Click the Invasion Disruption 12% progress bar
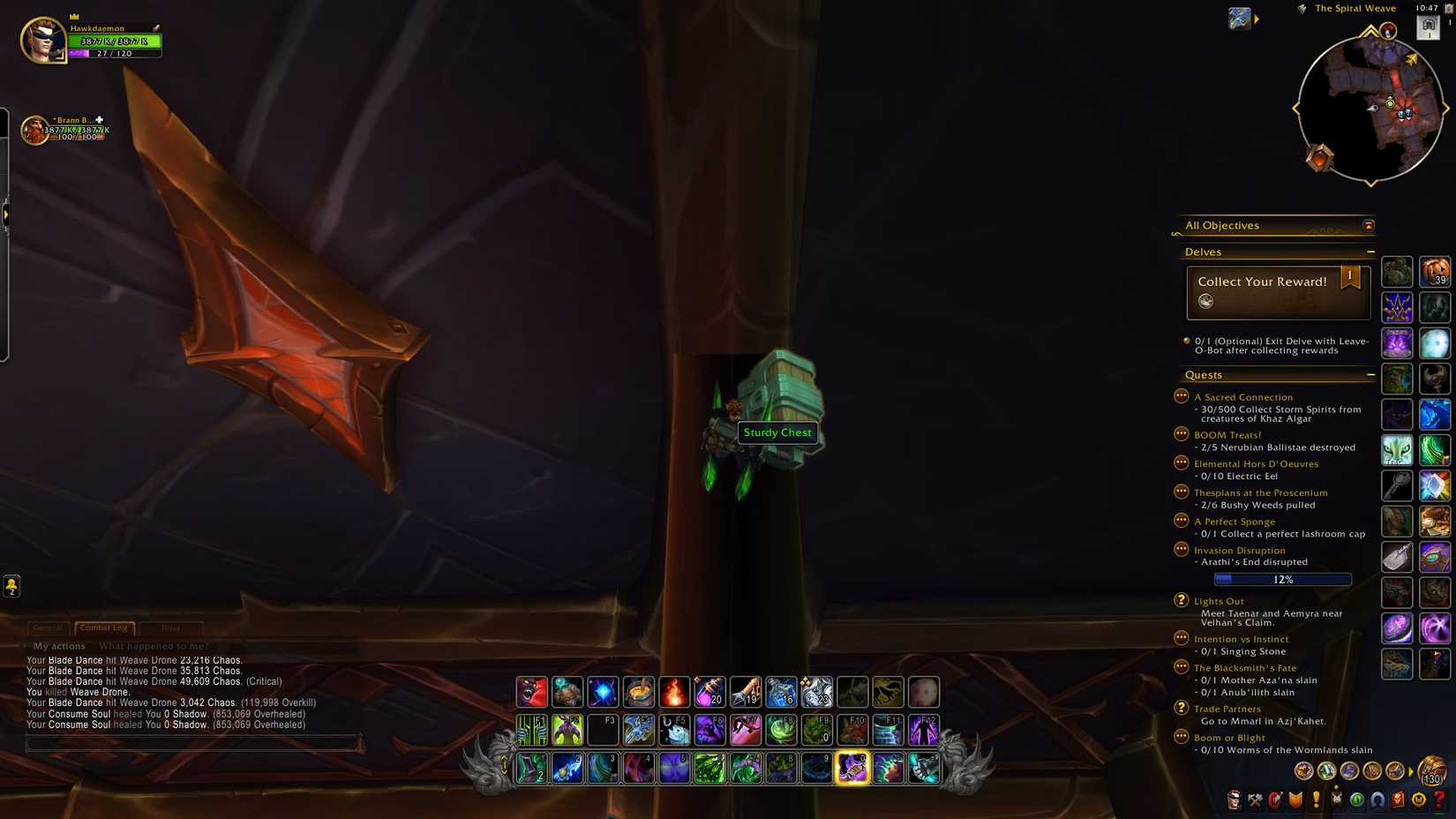This screenshot has width=1456, height=819. [1281, 579]
